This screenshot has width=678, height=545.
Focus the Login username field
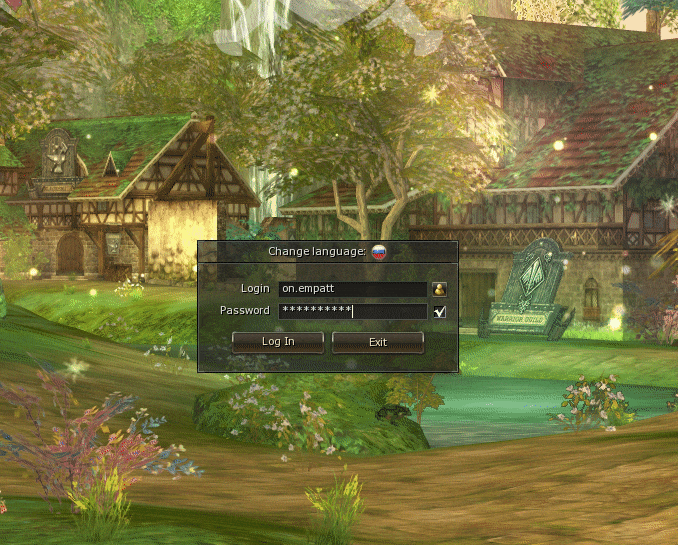[353, 289]
